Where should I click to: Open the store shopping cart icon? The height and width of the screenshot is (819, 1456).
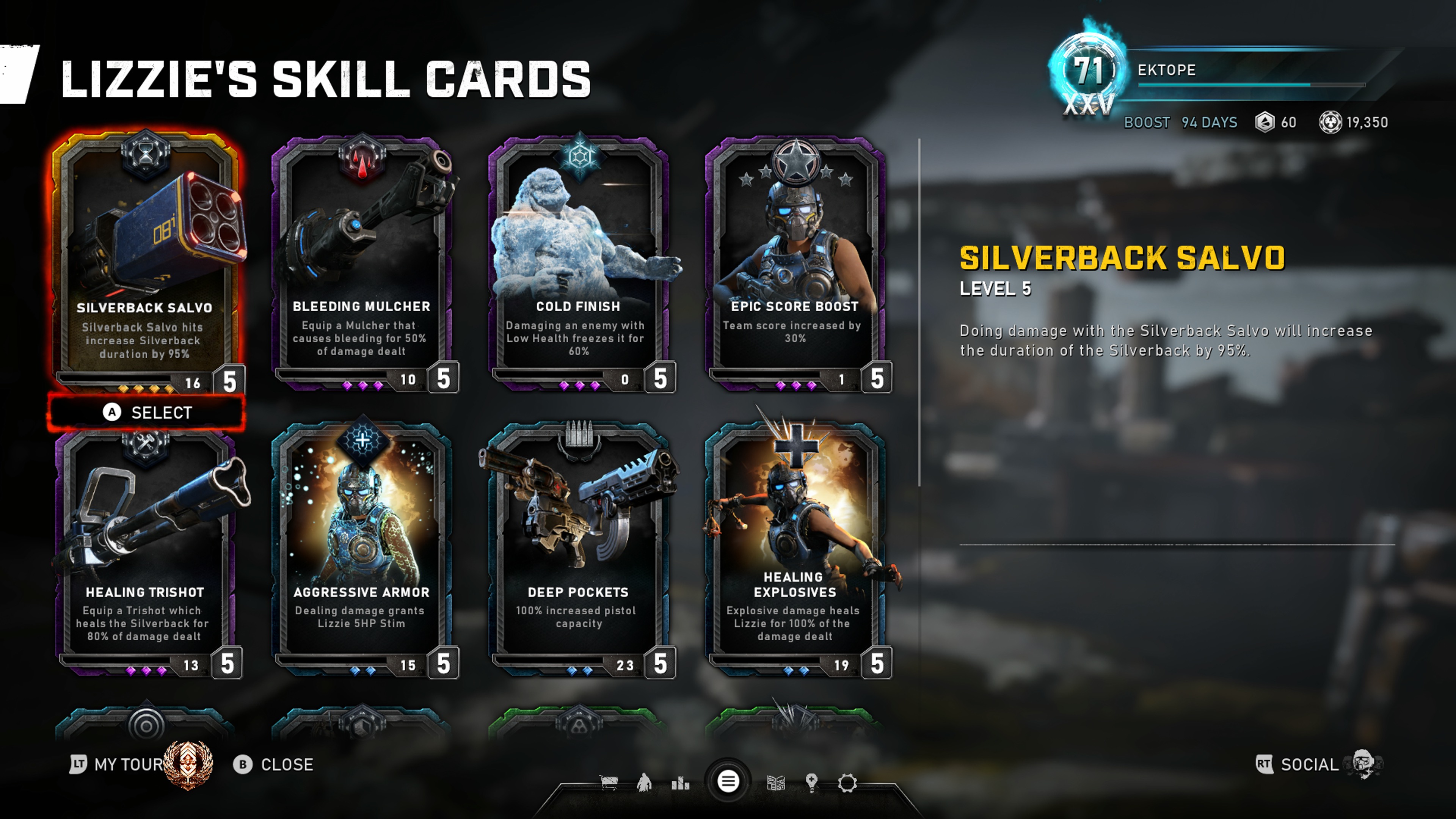coord(608,783)
